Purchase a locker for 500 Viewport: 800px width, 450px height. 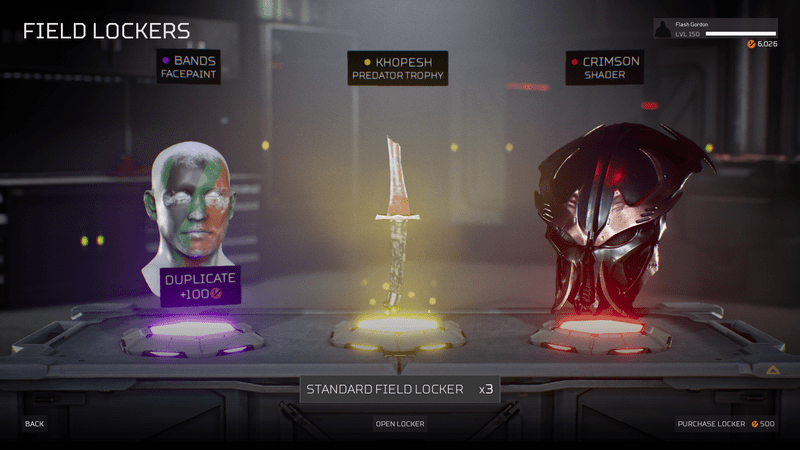point(725,424)
